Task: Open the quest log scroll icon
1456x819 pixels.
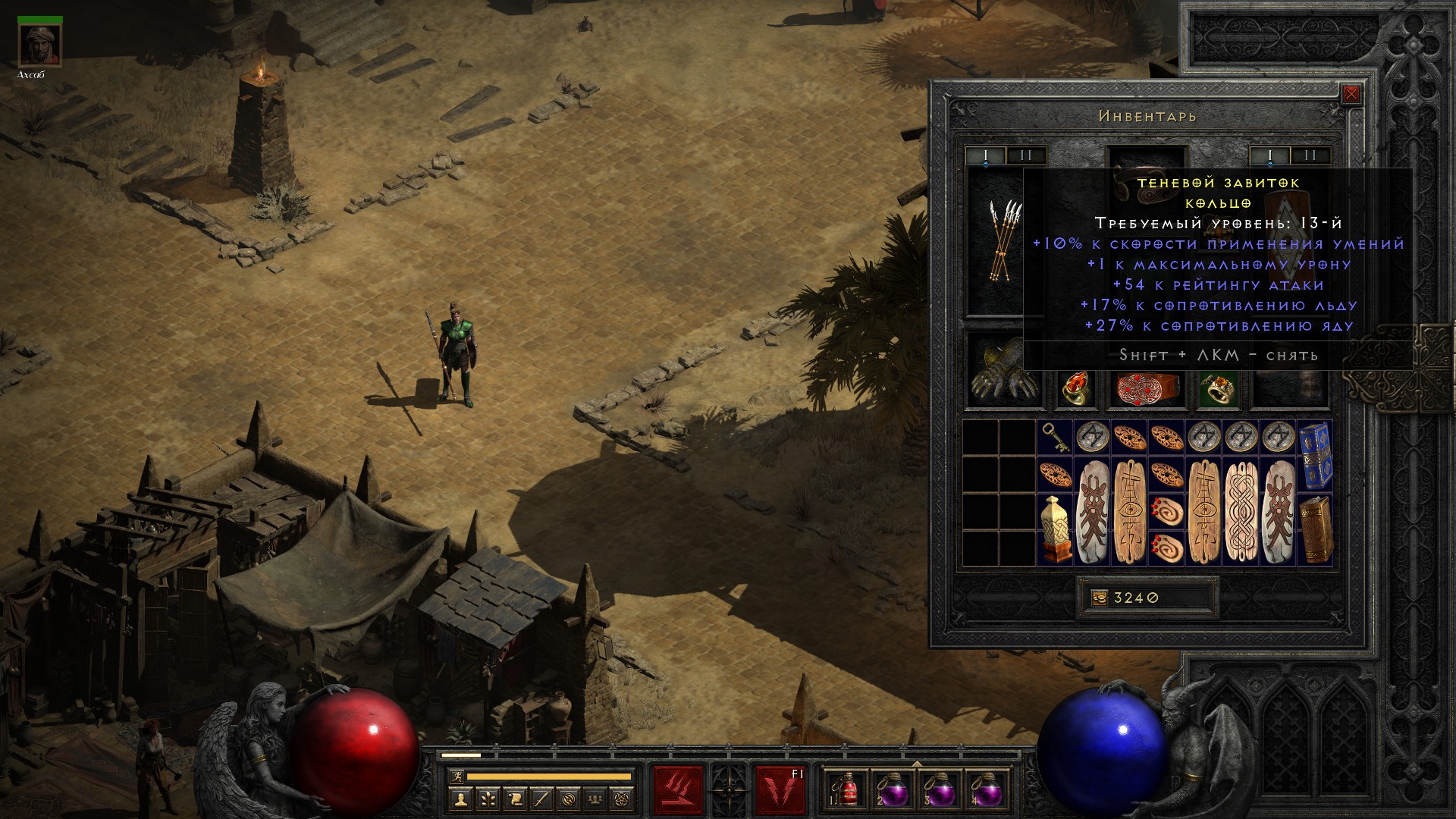Action: 515,799
